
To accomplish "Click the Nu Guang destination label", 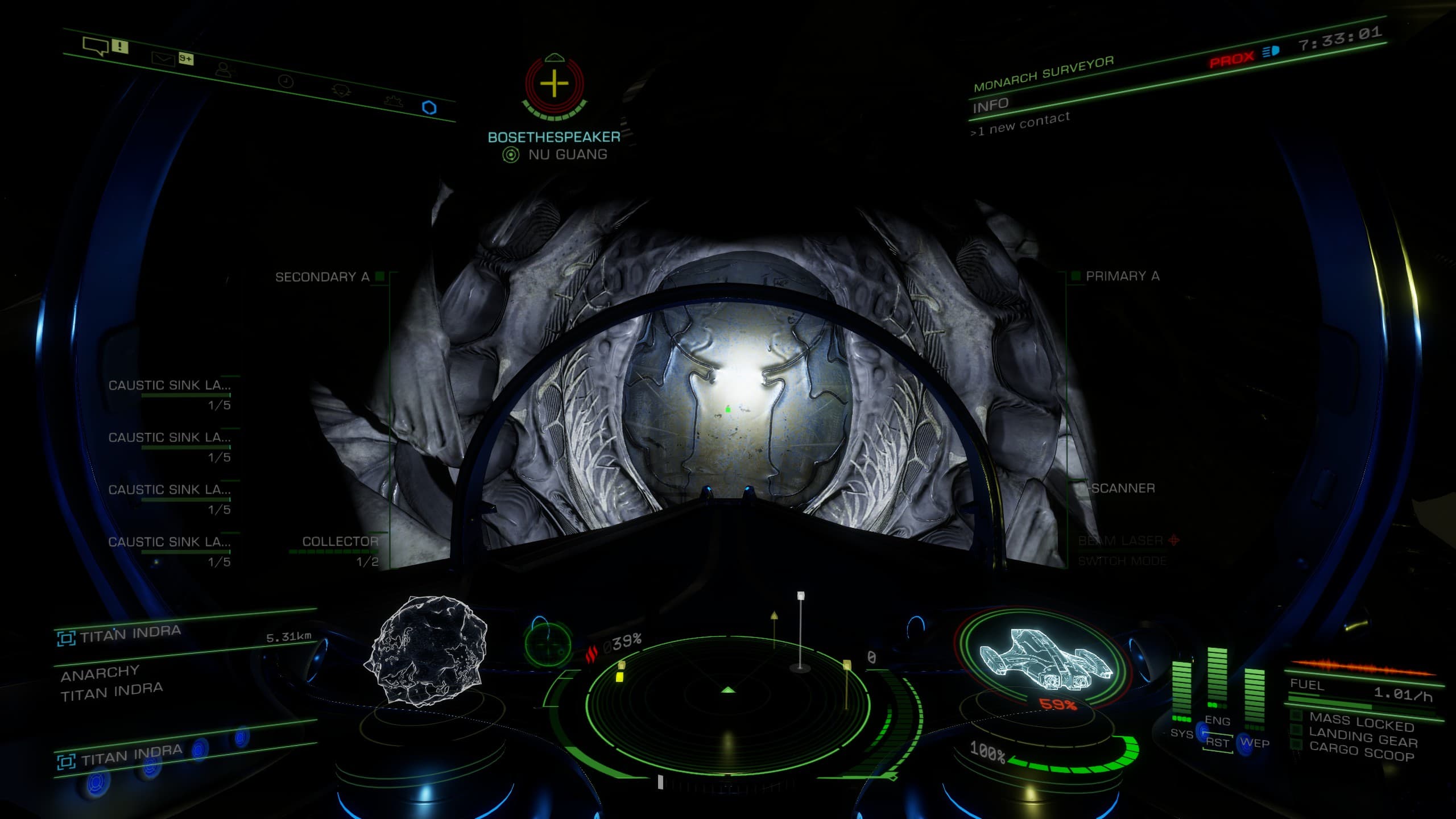I will click(x=567, y=154).
